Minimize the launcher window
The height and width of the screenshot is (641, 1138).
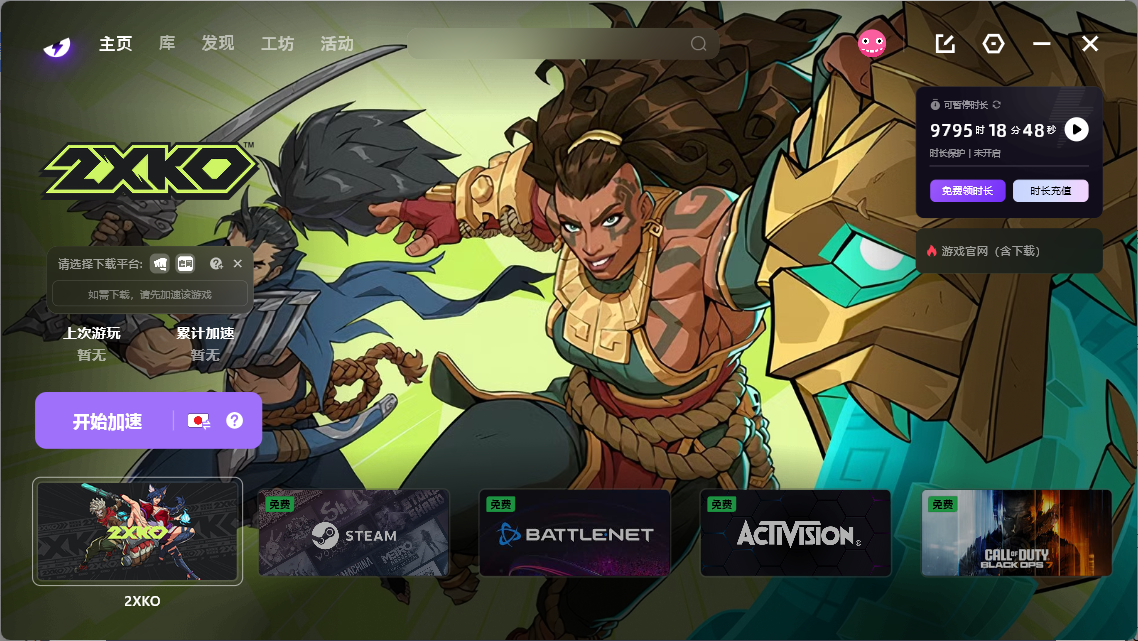point(1042,44)
